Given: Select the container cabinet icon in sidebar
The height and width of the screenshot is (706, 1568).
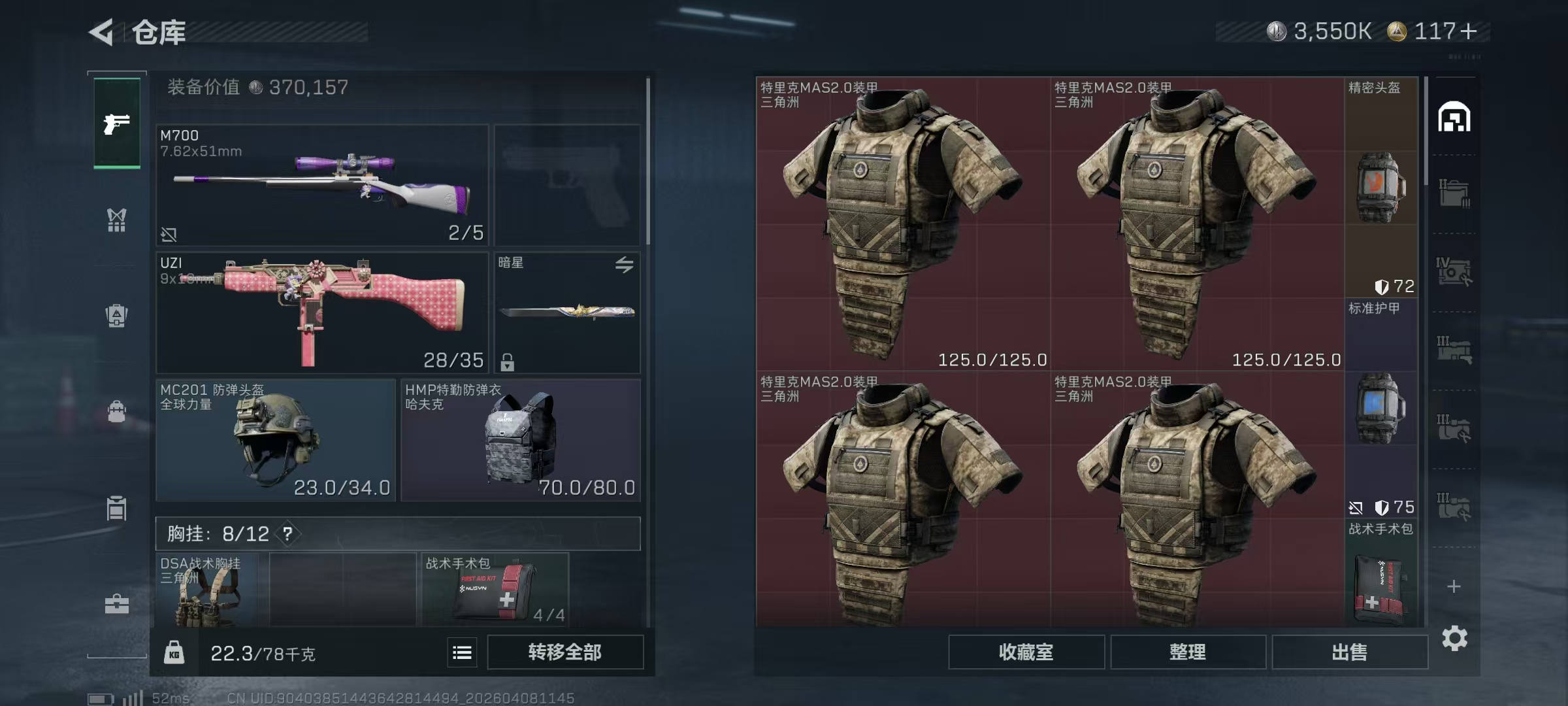Looking at the screenshot, I should [116, 509].
